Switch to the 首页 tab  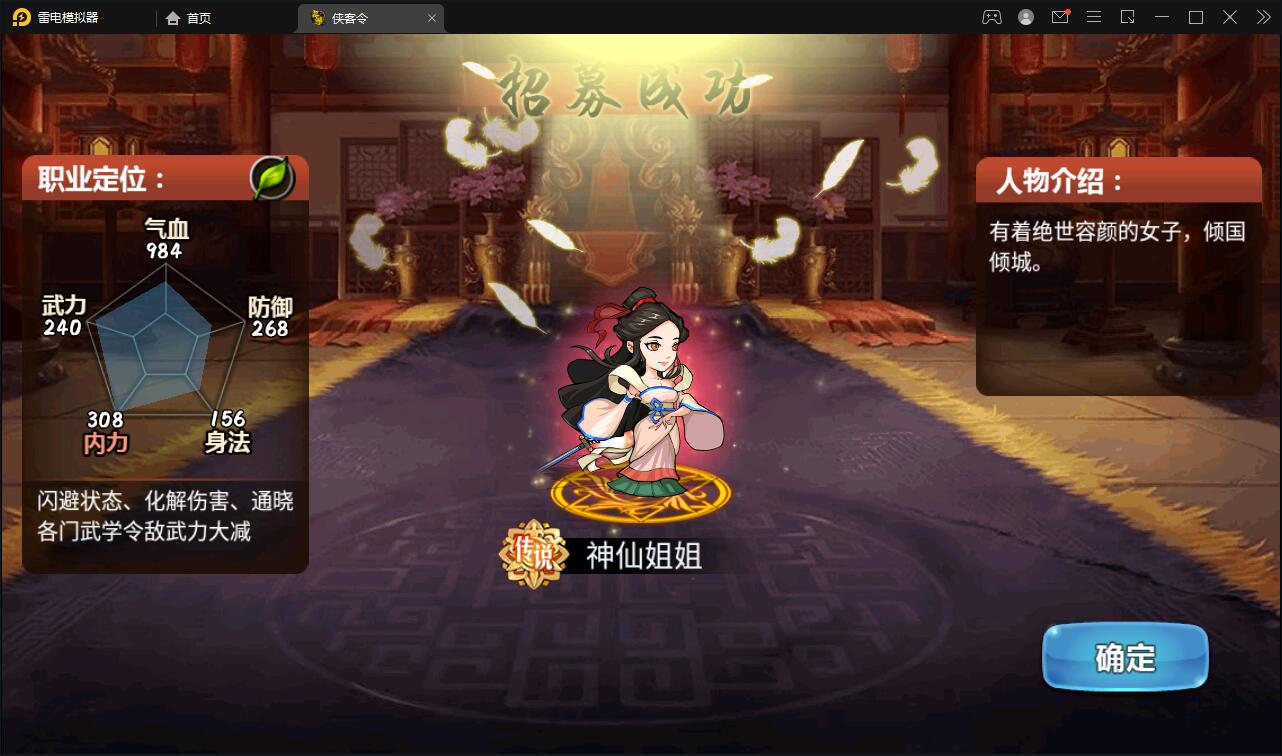197,17
